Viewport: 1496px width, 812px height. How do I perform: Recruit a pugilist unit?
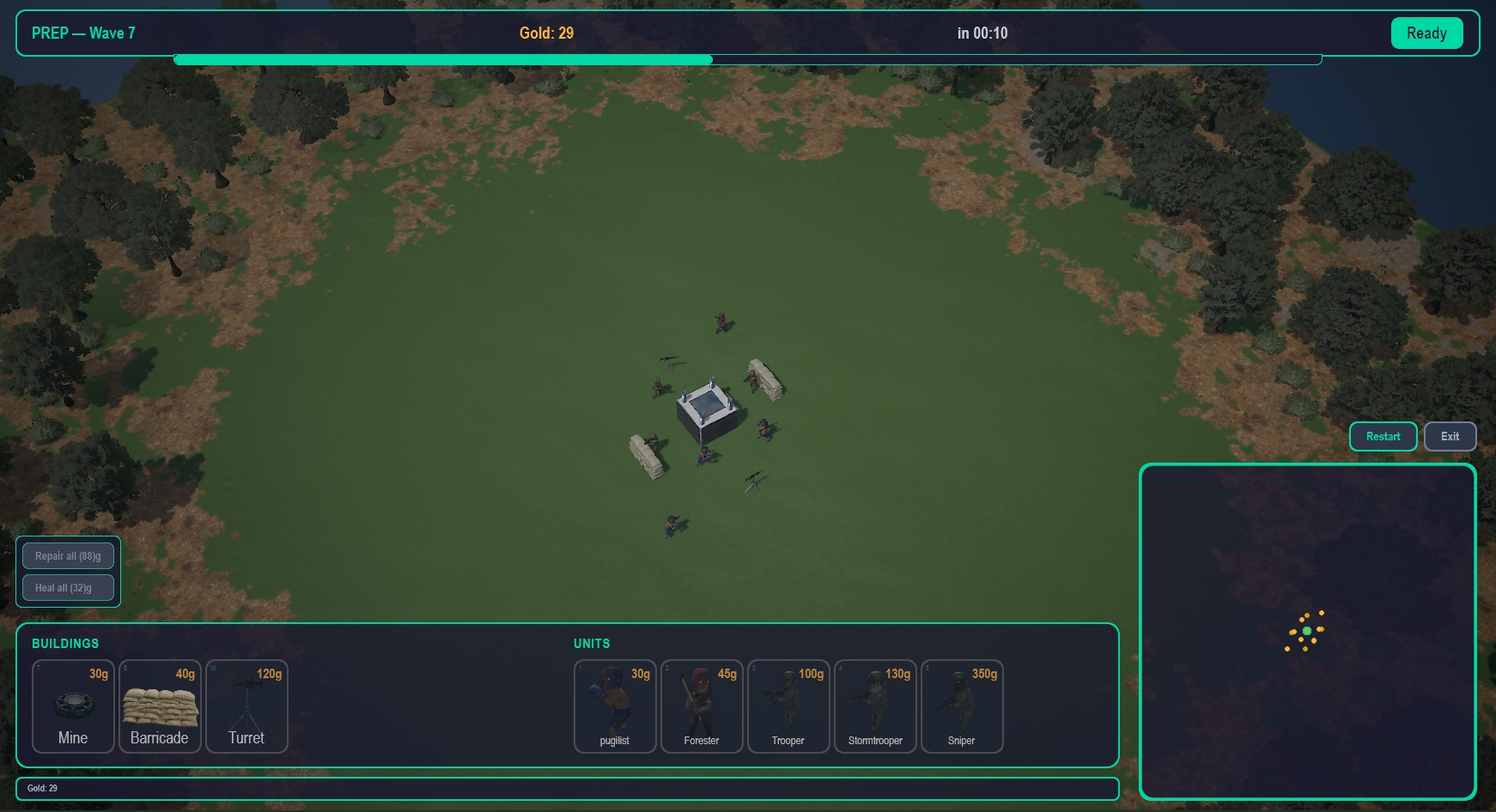click(x=615, y=706)
